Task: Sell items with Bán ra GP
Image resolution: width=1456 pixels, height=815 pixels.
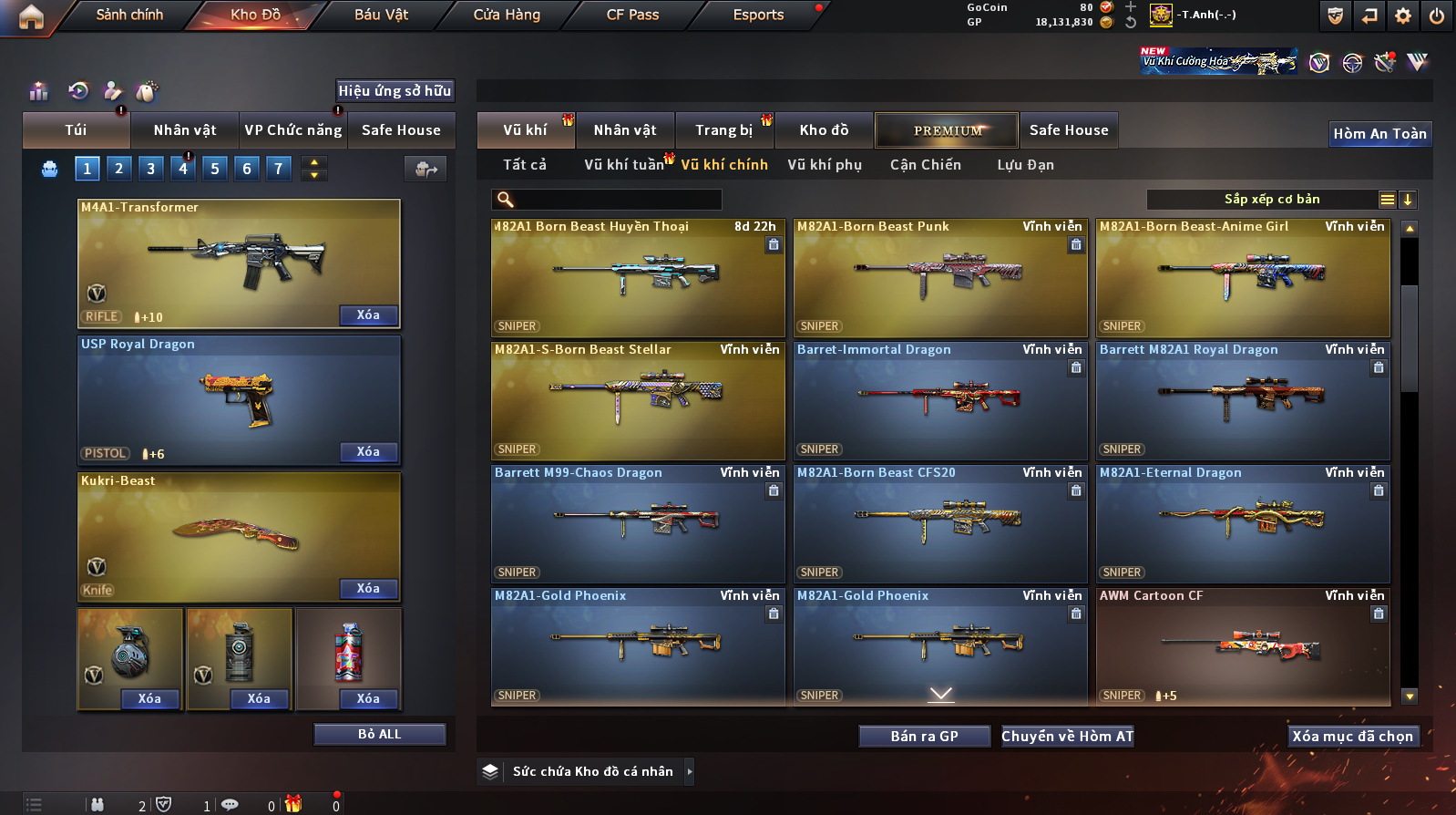Action: (924, 737)
